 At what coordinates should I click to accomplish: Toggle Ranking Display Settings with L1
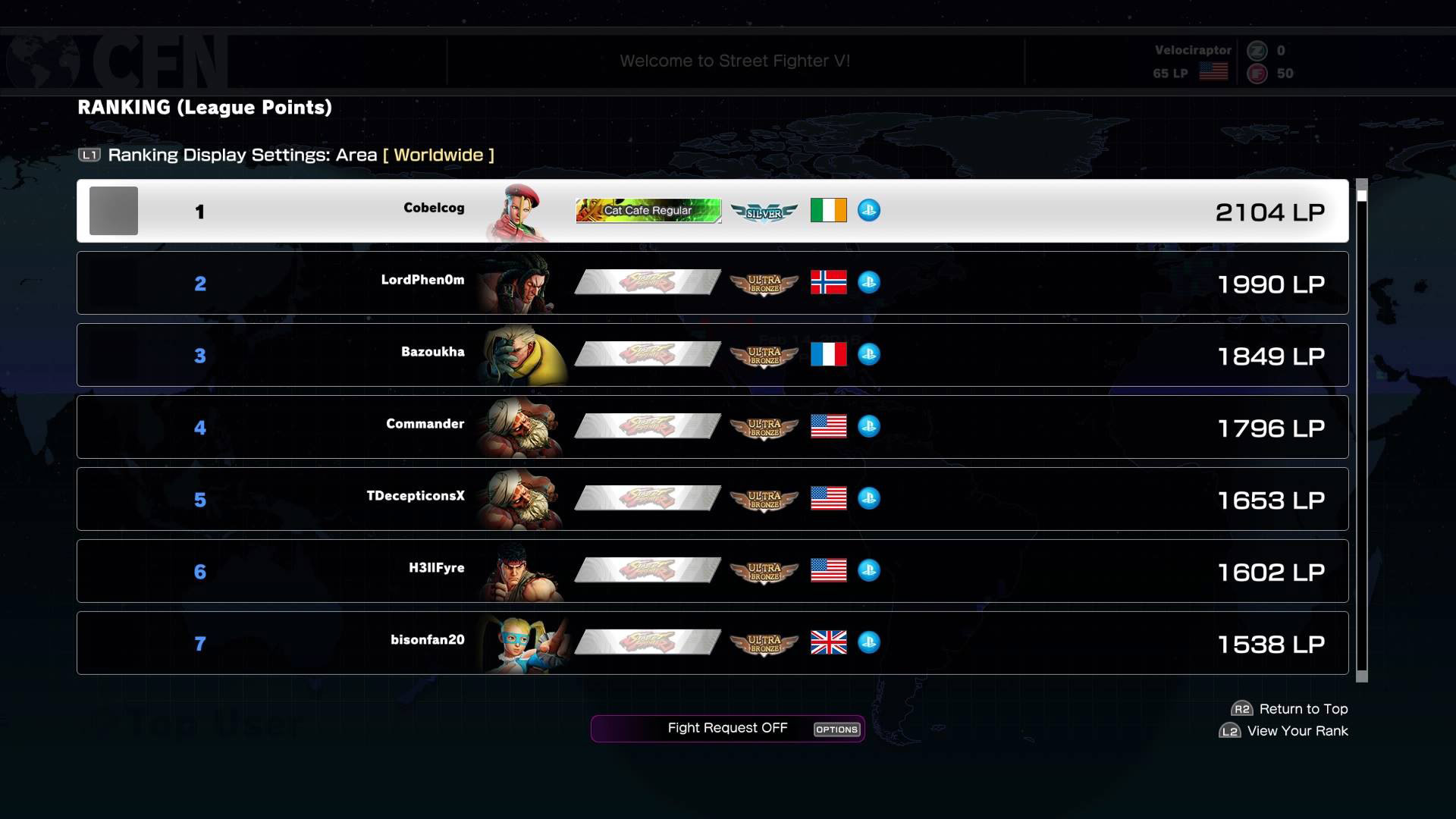[89, 155]
